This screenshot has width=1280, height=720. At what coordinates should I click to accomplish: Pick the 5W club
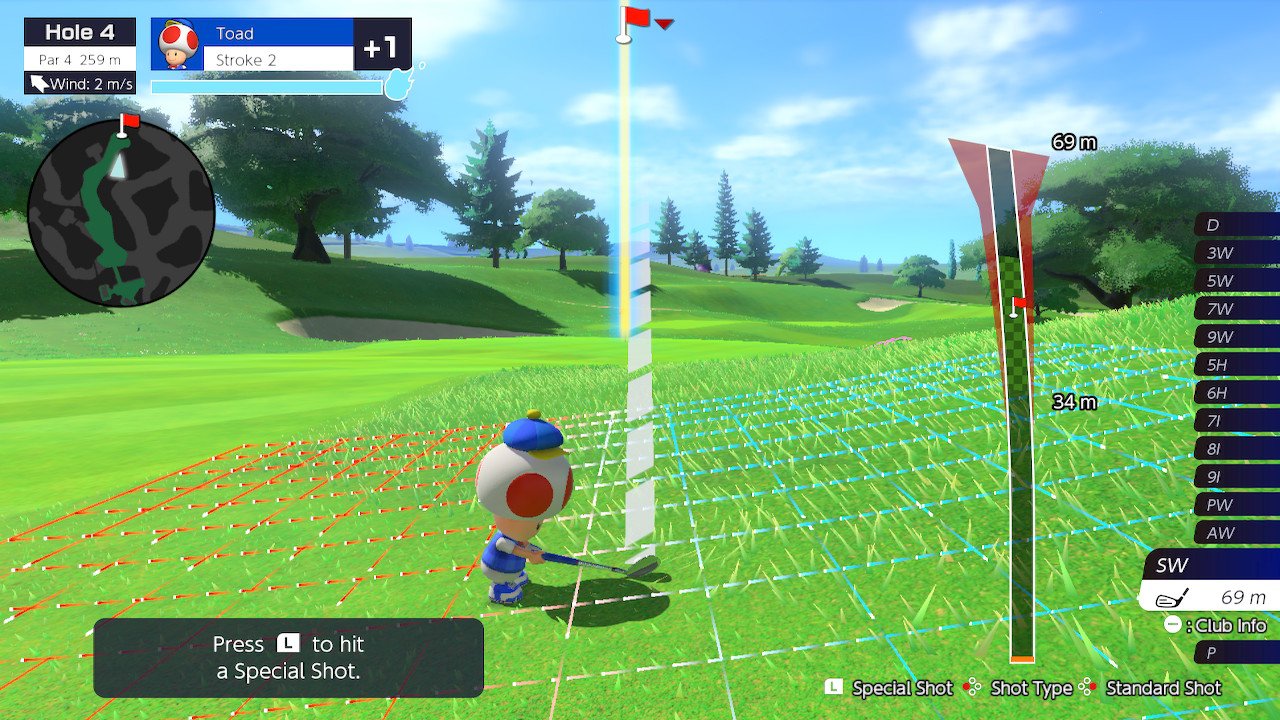pos(1236,281)
